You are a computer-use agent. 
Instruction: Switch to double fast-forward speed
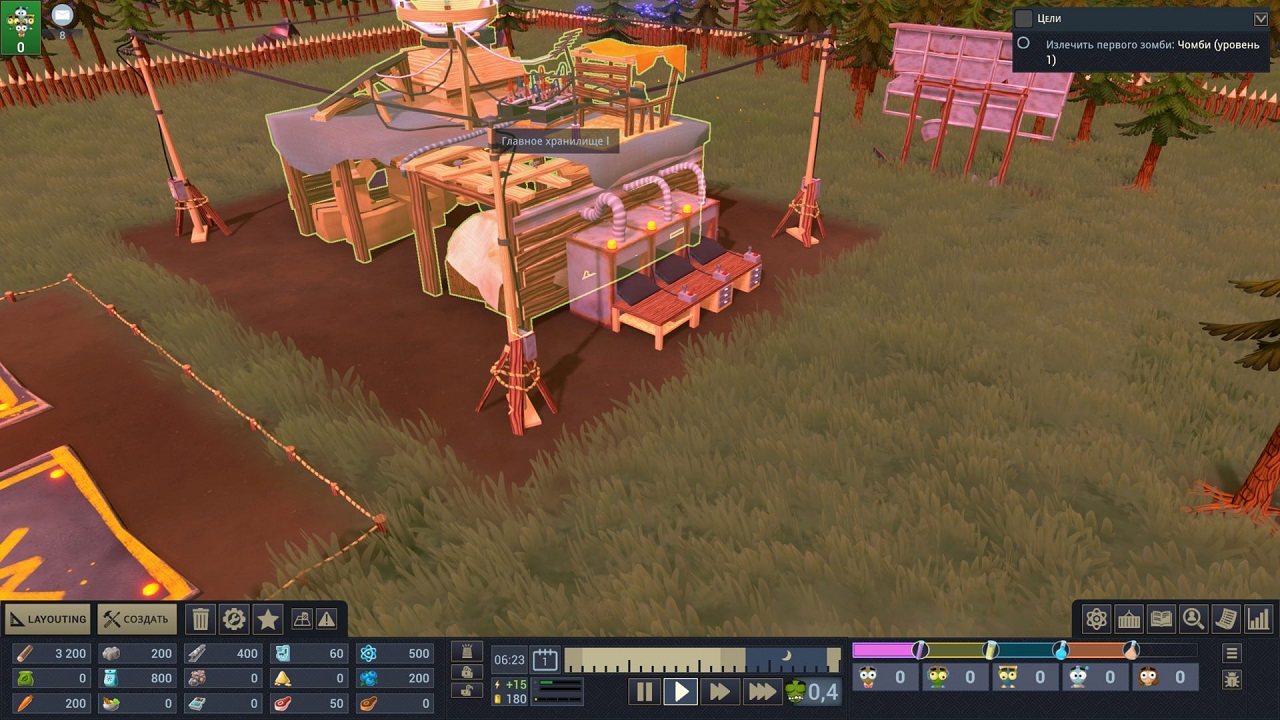(x=719, y=691)
